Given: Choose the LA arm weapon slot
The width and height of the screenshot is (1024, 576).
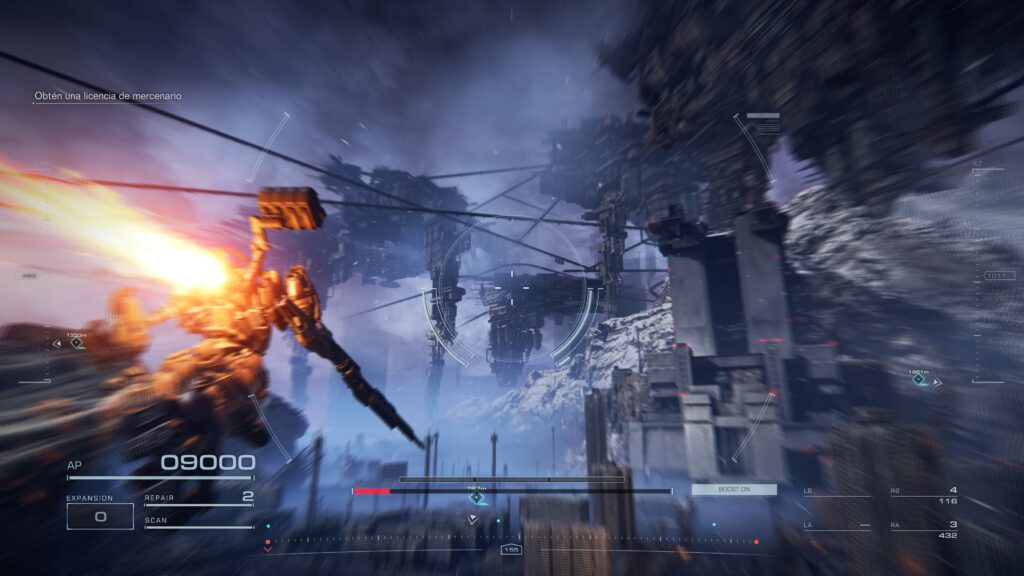Looking at the screenshot, I should pos(836,526).
